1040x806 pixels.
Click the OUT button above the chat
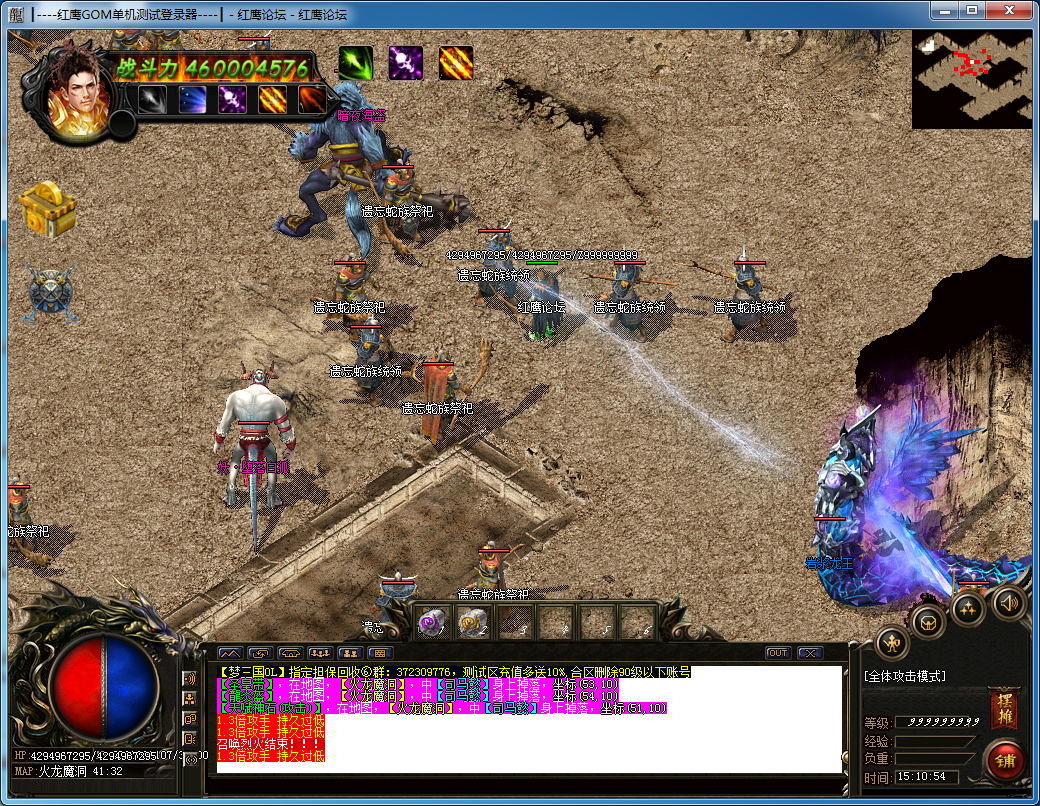(x=778, y=653)
